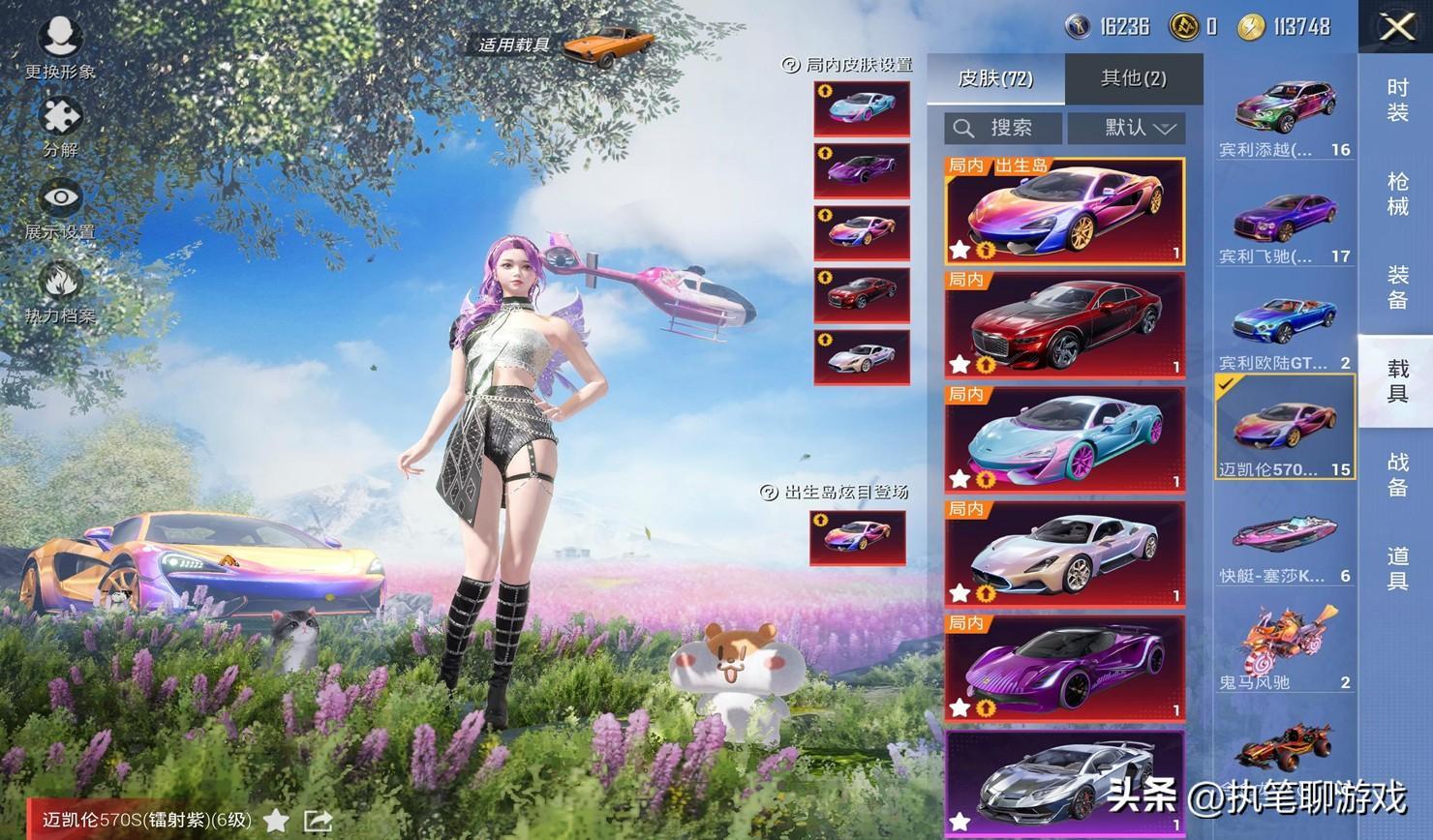
Task: Close the inventory screen with the X
Action: coord(1396,27)
